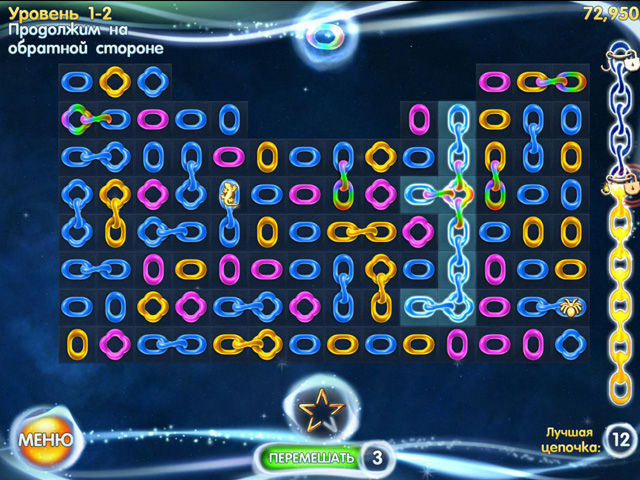Click the ПЕРЕМЕШАТЬ shuffle button
Screen dimensions: 640x480
(310, 458)
